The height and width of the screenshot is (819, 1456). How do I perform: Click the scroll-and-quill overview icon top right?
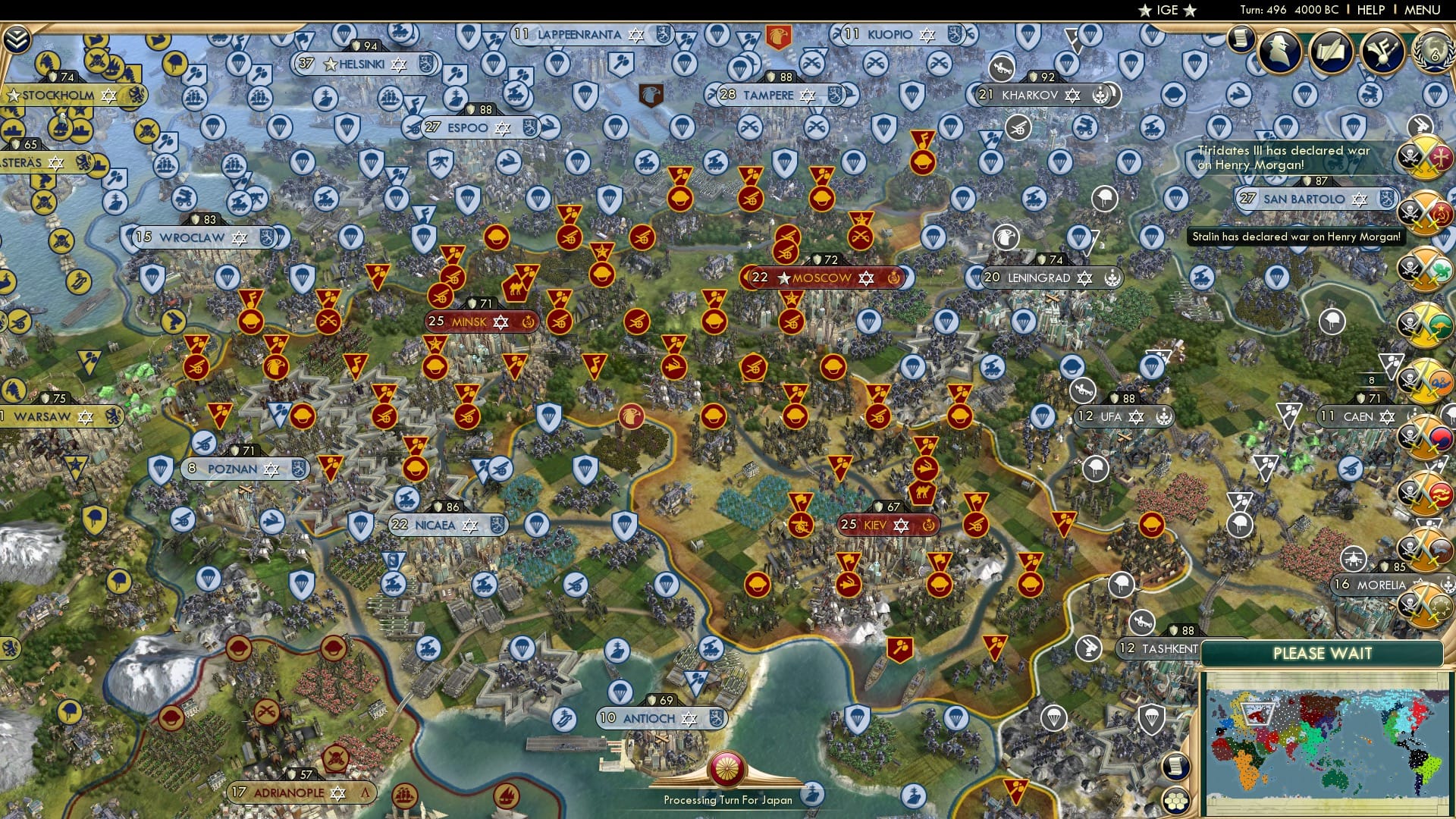point(1332,51)
